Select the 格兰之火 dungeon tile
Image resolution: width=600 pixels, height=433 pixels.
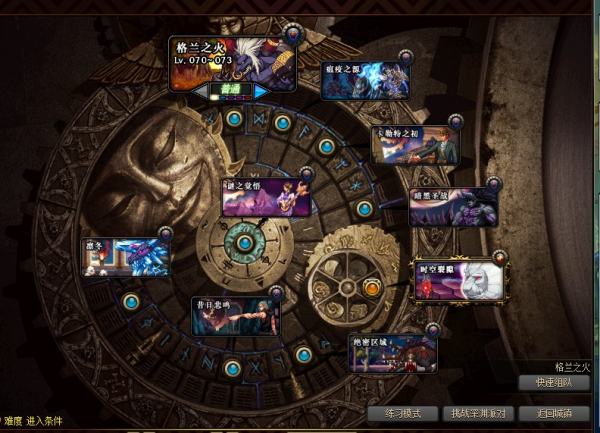click(x=232, y=60)
